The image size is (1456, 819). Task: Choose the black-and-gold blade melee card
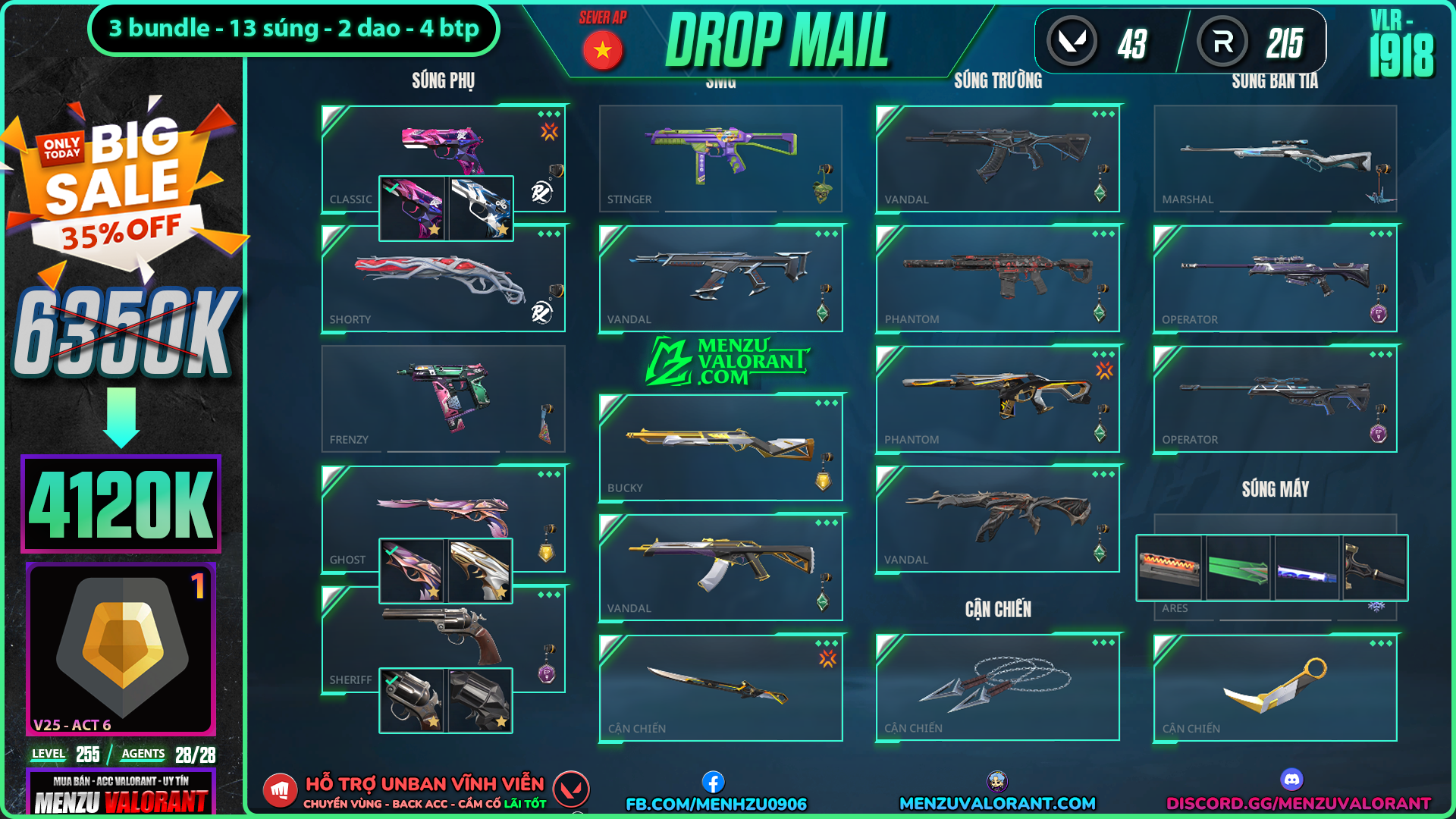(x=720, y=687)
